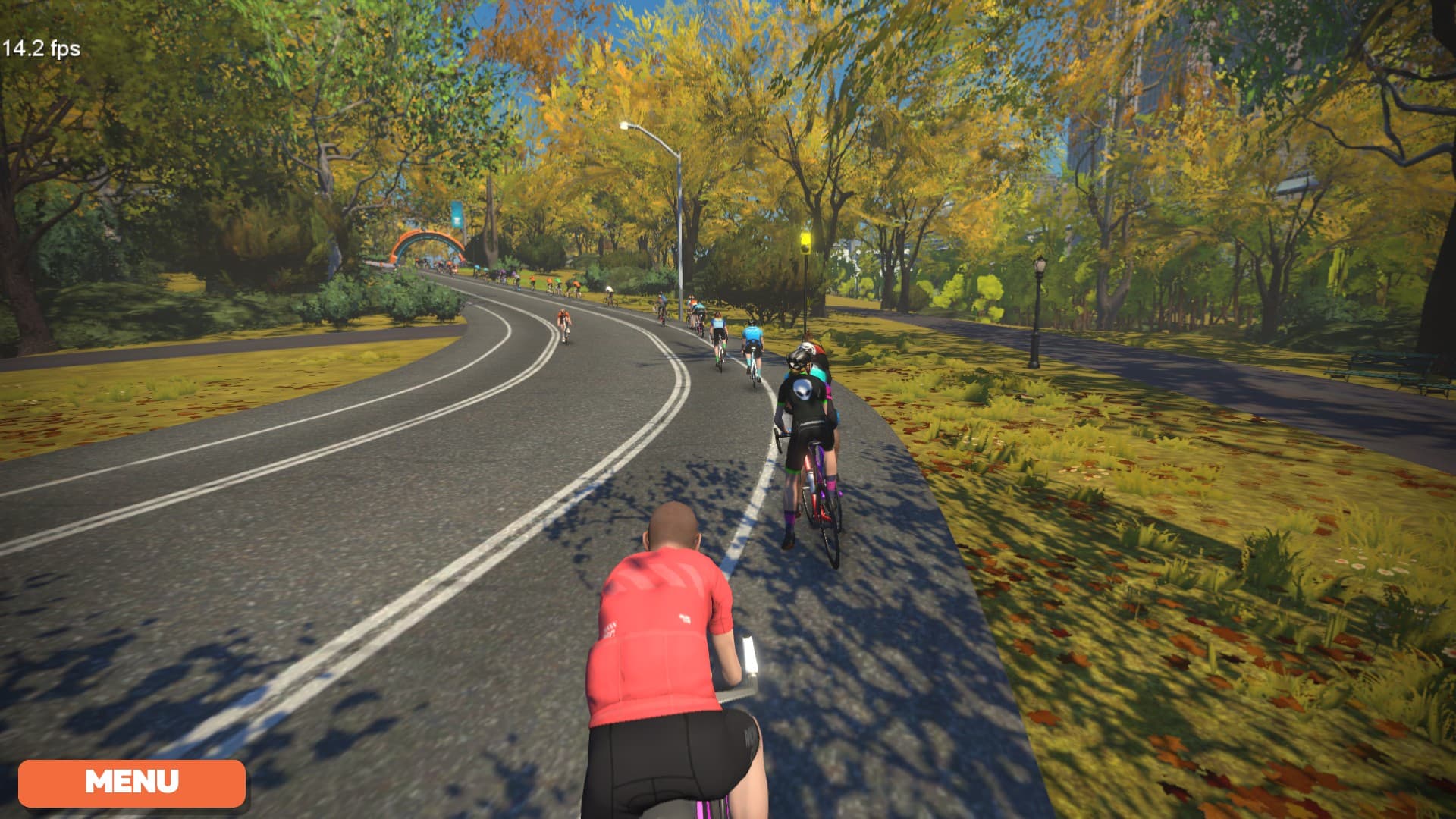Open the orange MENU button

132,783
